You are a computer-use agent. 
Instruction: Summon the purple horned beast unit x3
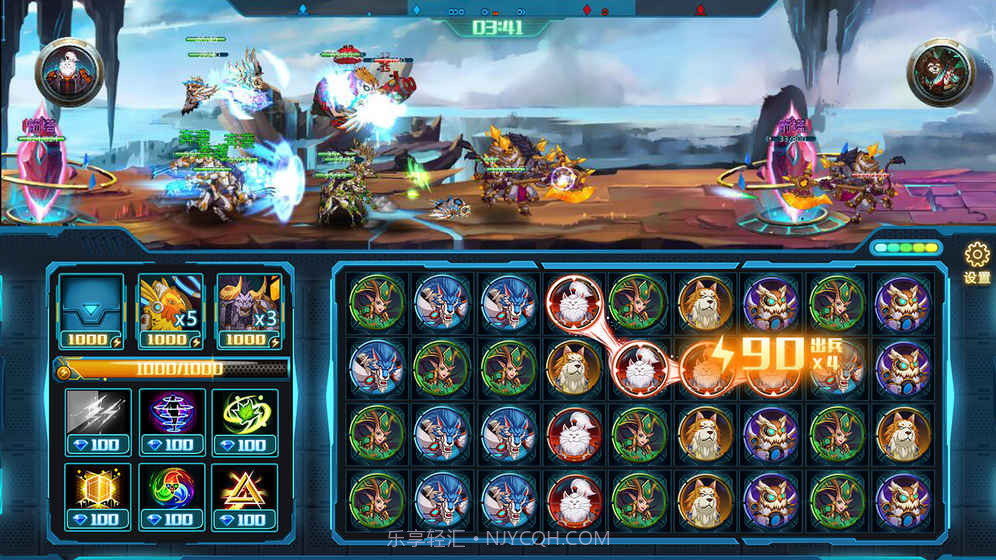[248, 306]
